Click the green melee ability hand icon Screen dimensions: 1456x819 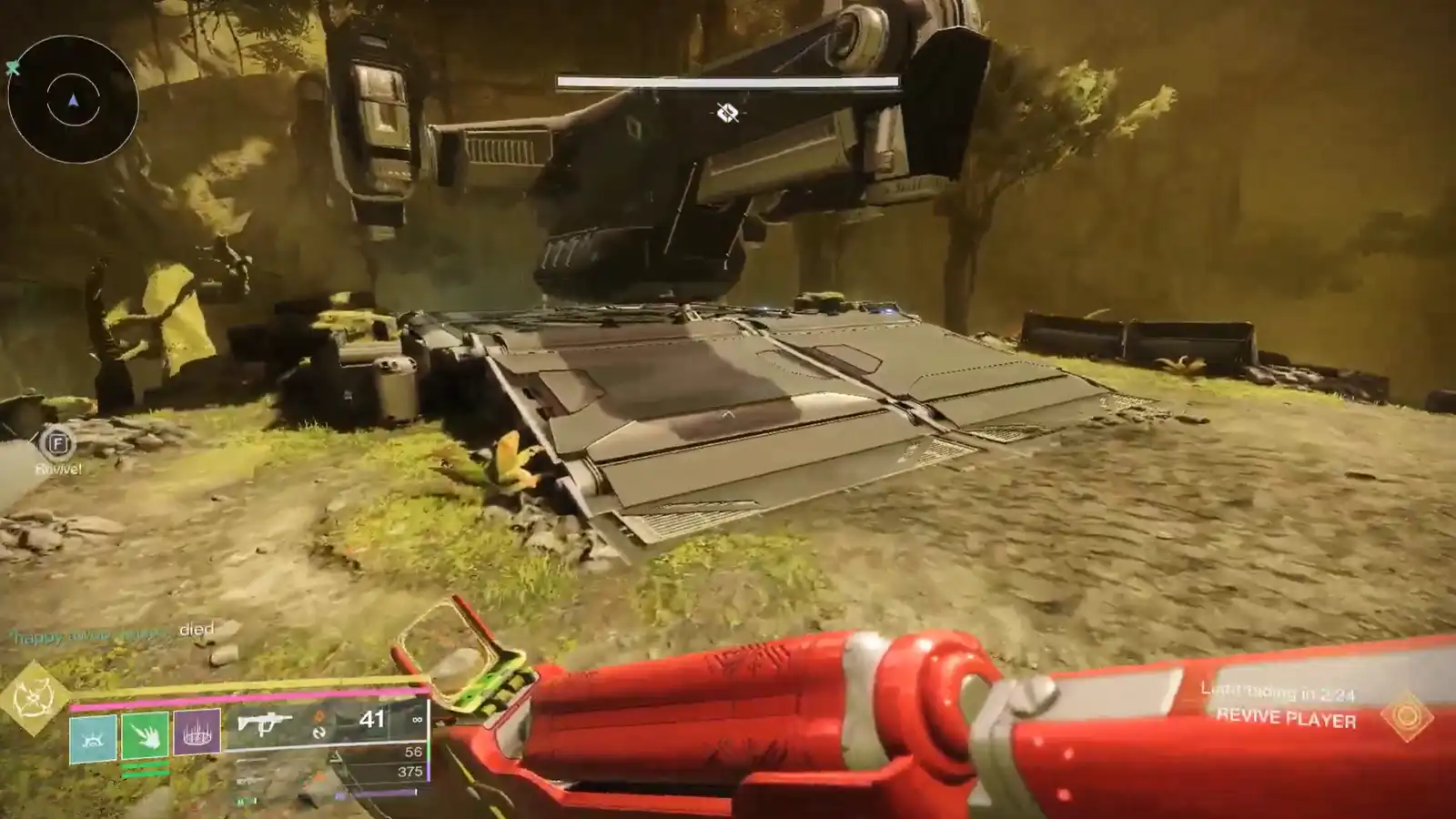click(x=145, y=735)
